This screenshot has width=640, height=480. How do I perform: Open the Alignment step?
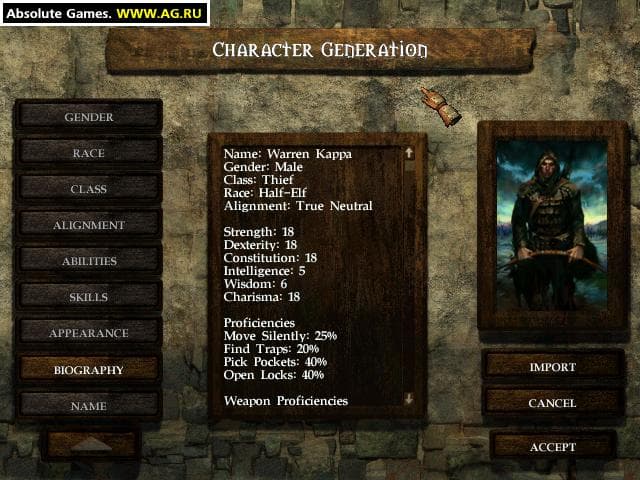pos(89,225)
